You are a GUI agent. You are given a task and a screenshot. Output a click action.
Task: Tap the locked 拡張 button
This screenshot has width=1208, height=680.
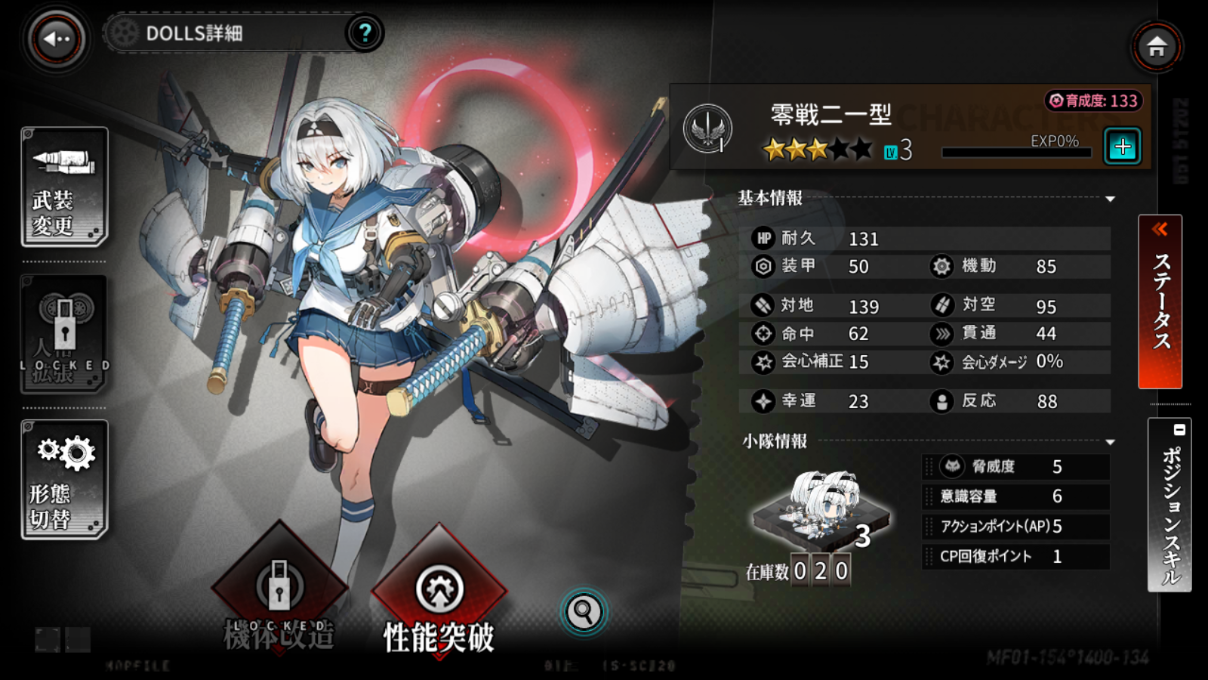(x=64, y=335)
